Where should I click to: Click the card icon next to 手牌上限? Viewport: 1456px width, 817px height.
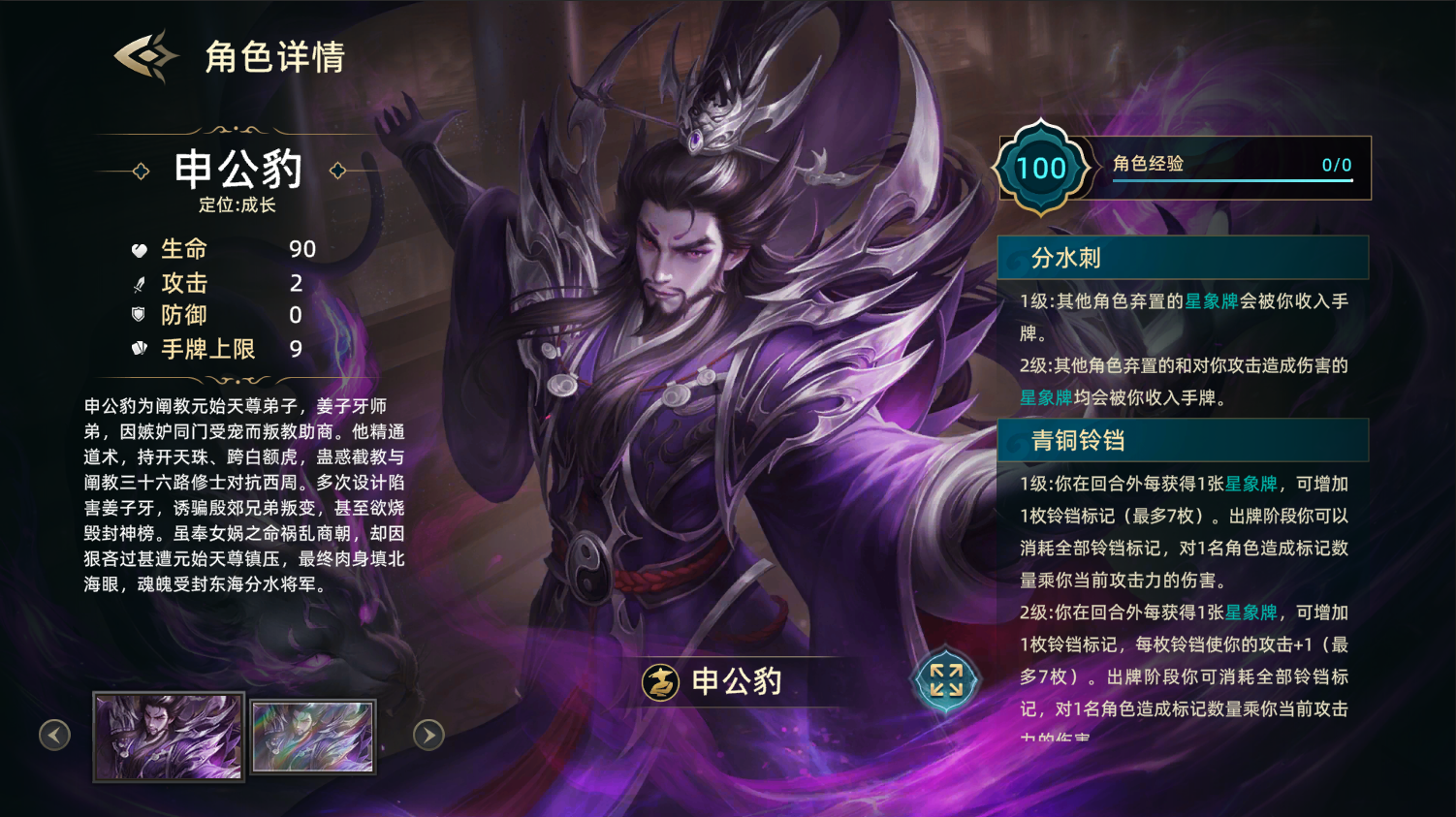point(139,347)
